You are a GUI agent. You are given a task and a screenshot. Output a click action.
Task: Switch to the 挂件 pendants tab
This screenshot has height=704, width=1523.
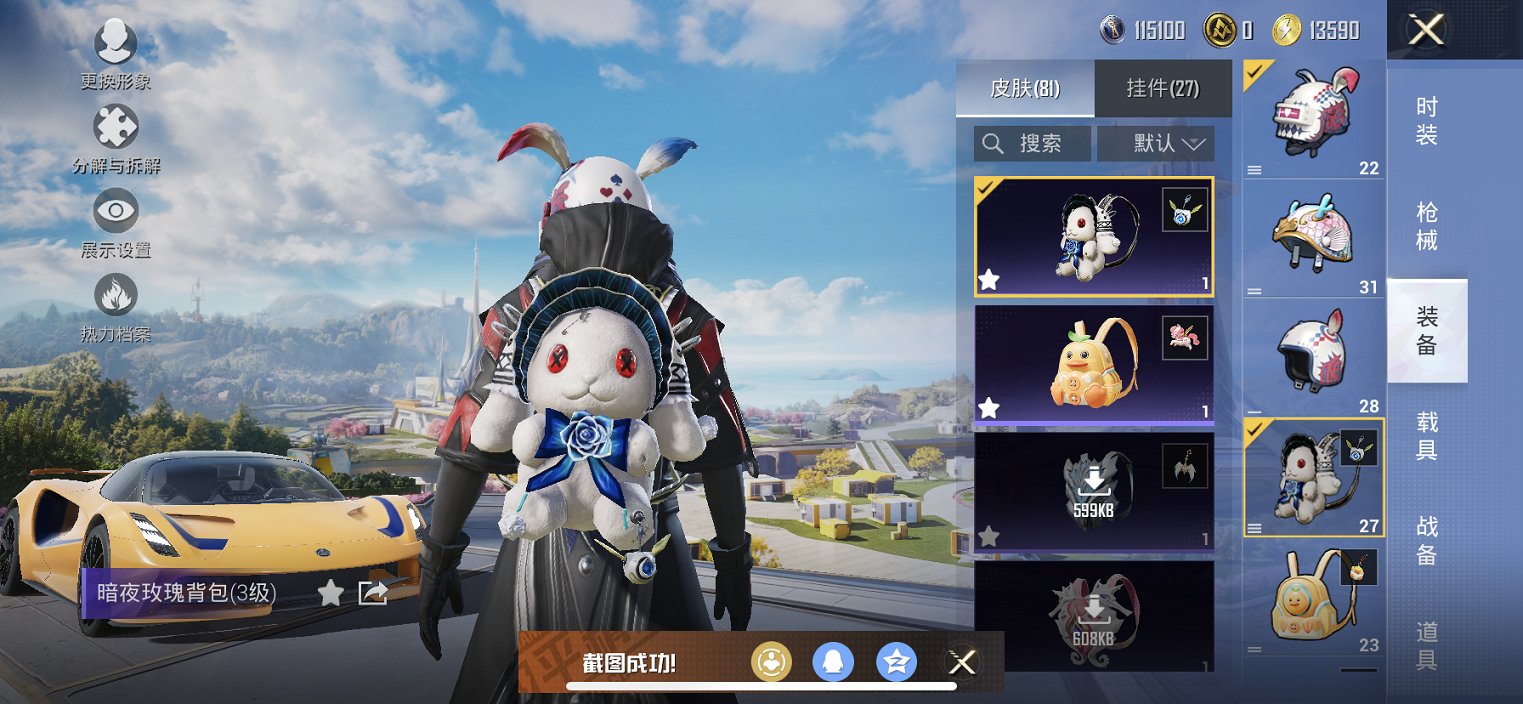[1163, 88]
